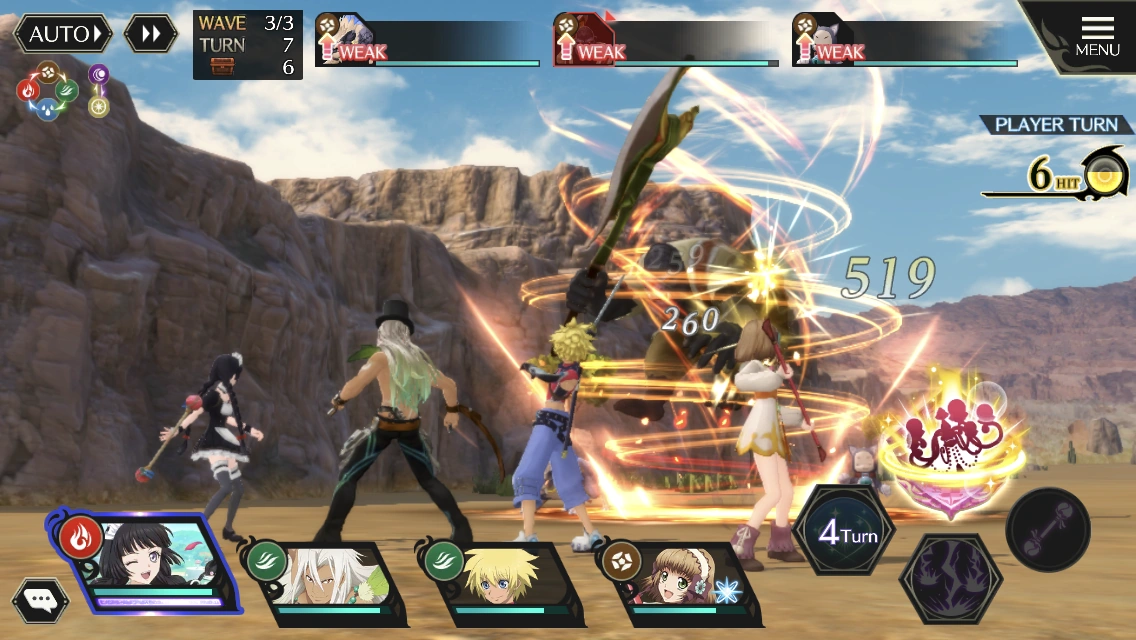Open the chat speech bubble button
Screen dimensions: 1136x640
pyautogui.click(x=40, y=600)
